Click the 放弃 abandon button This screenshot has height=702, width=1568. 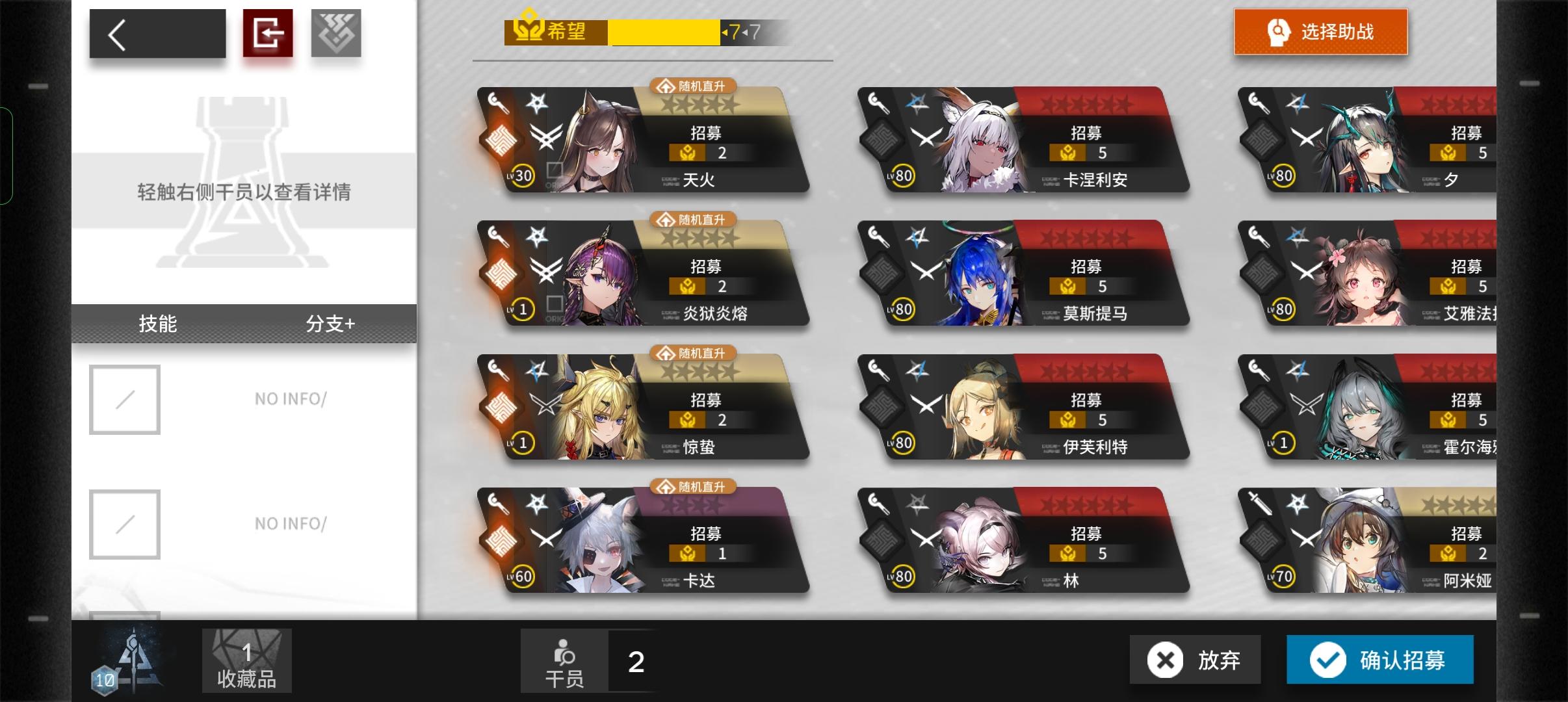(x=1194, y=660)
